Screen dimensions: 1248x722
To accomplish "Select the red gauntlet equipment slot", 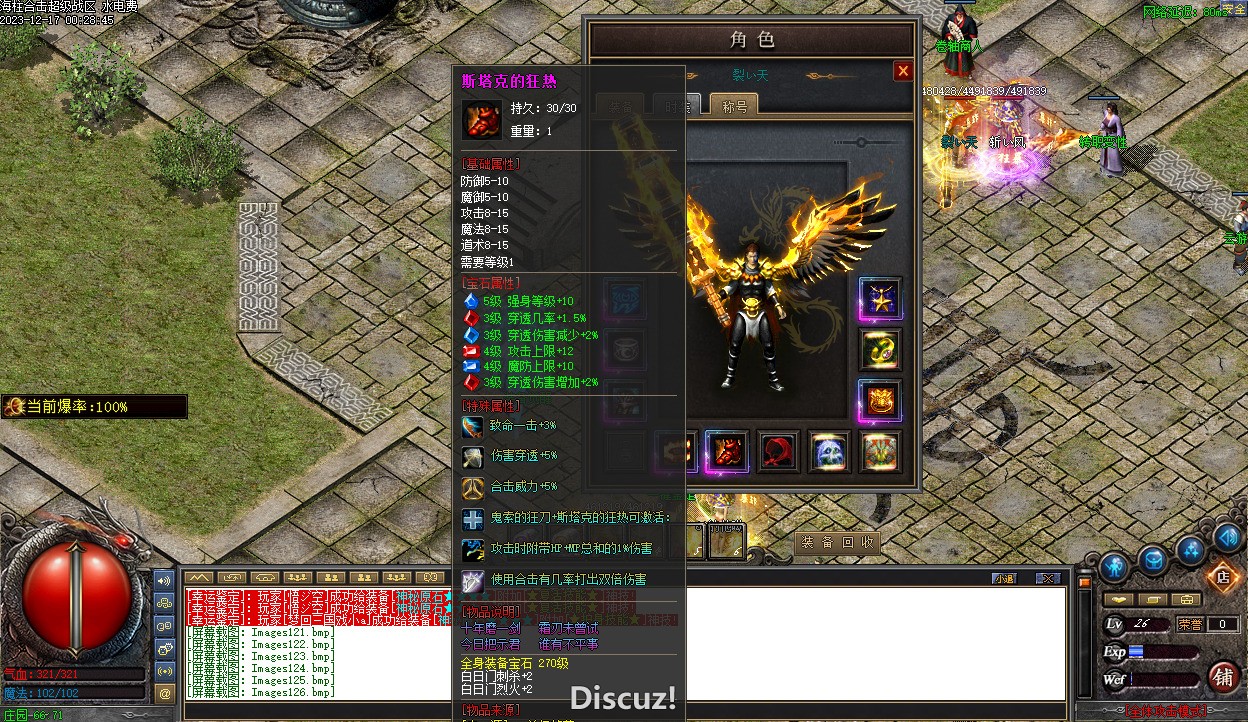I will [727, 452].
